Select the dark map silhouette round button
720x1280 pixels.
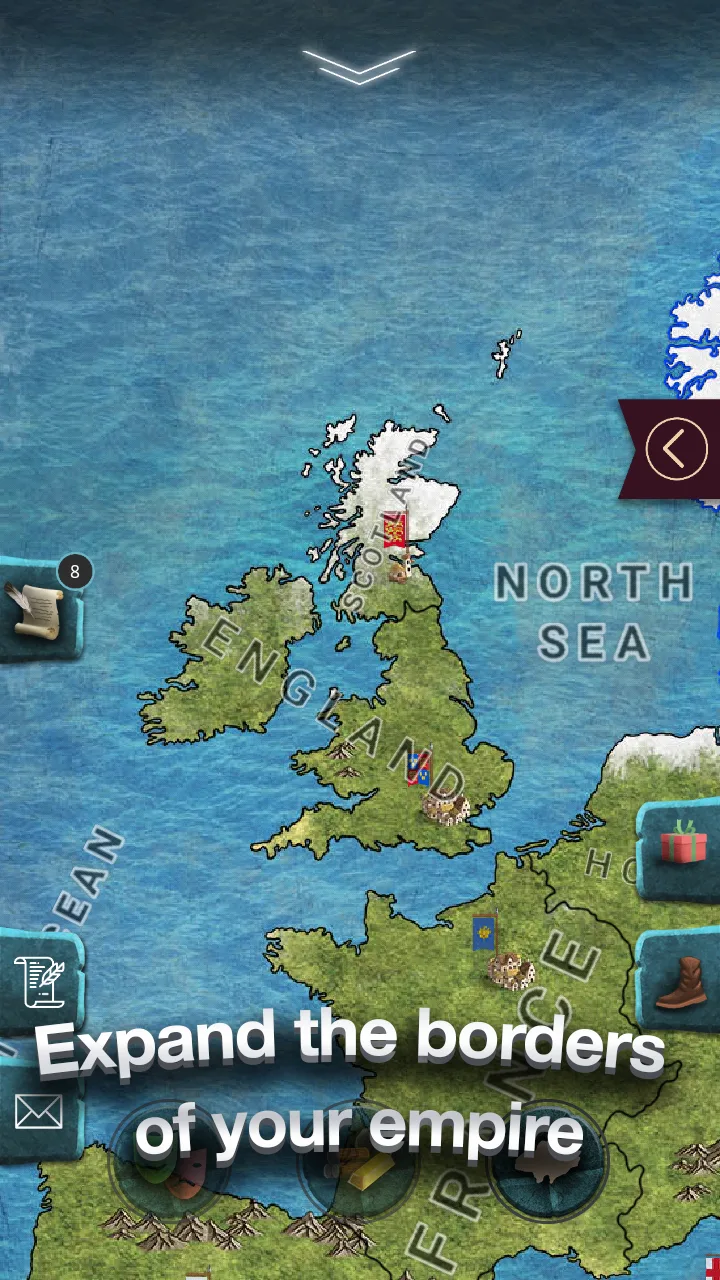547,1165
